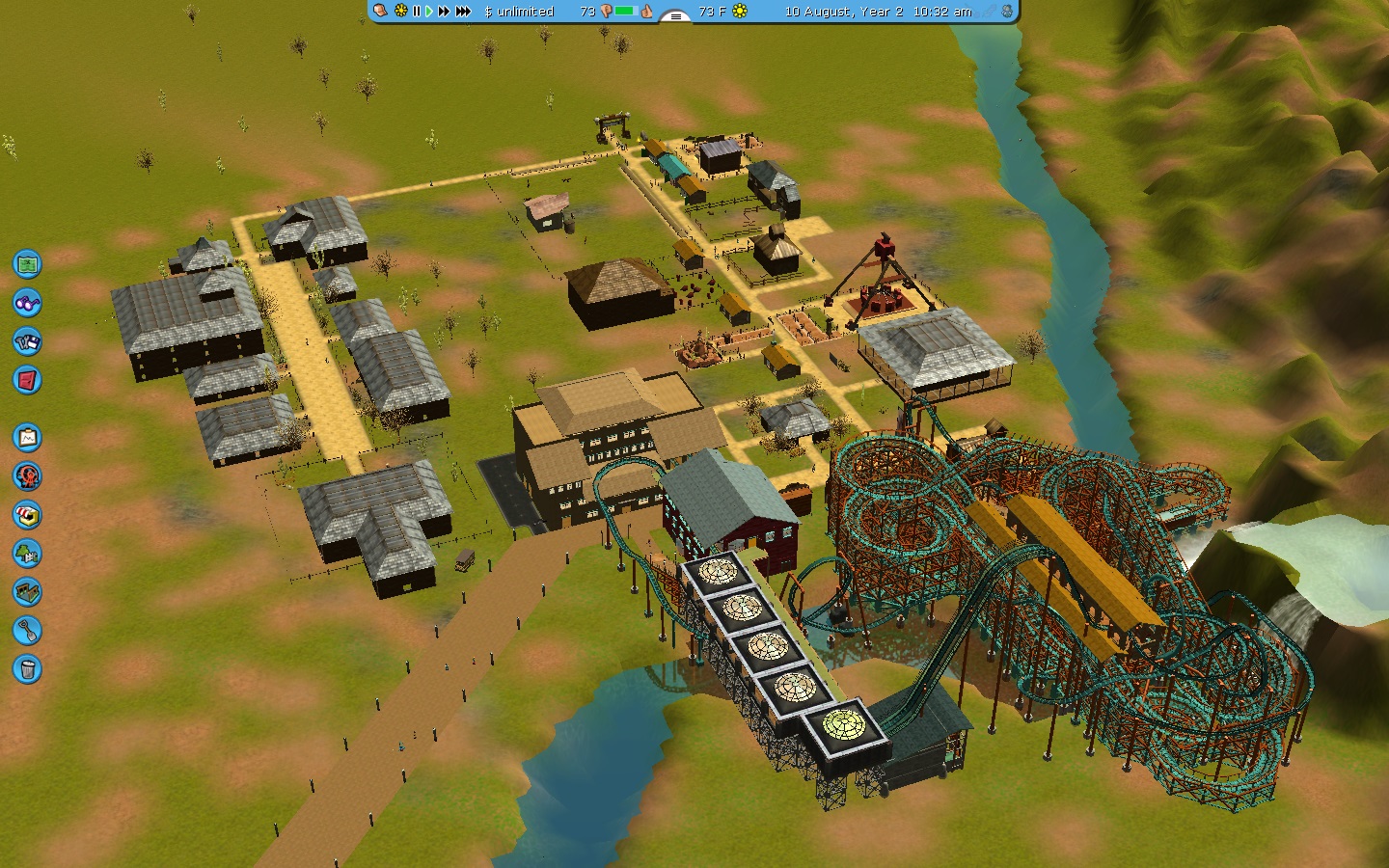Screen dimensions: 1389x868
Task: Expand the top status bar tab
Action: (x=675, y=15)
